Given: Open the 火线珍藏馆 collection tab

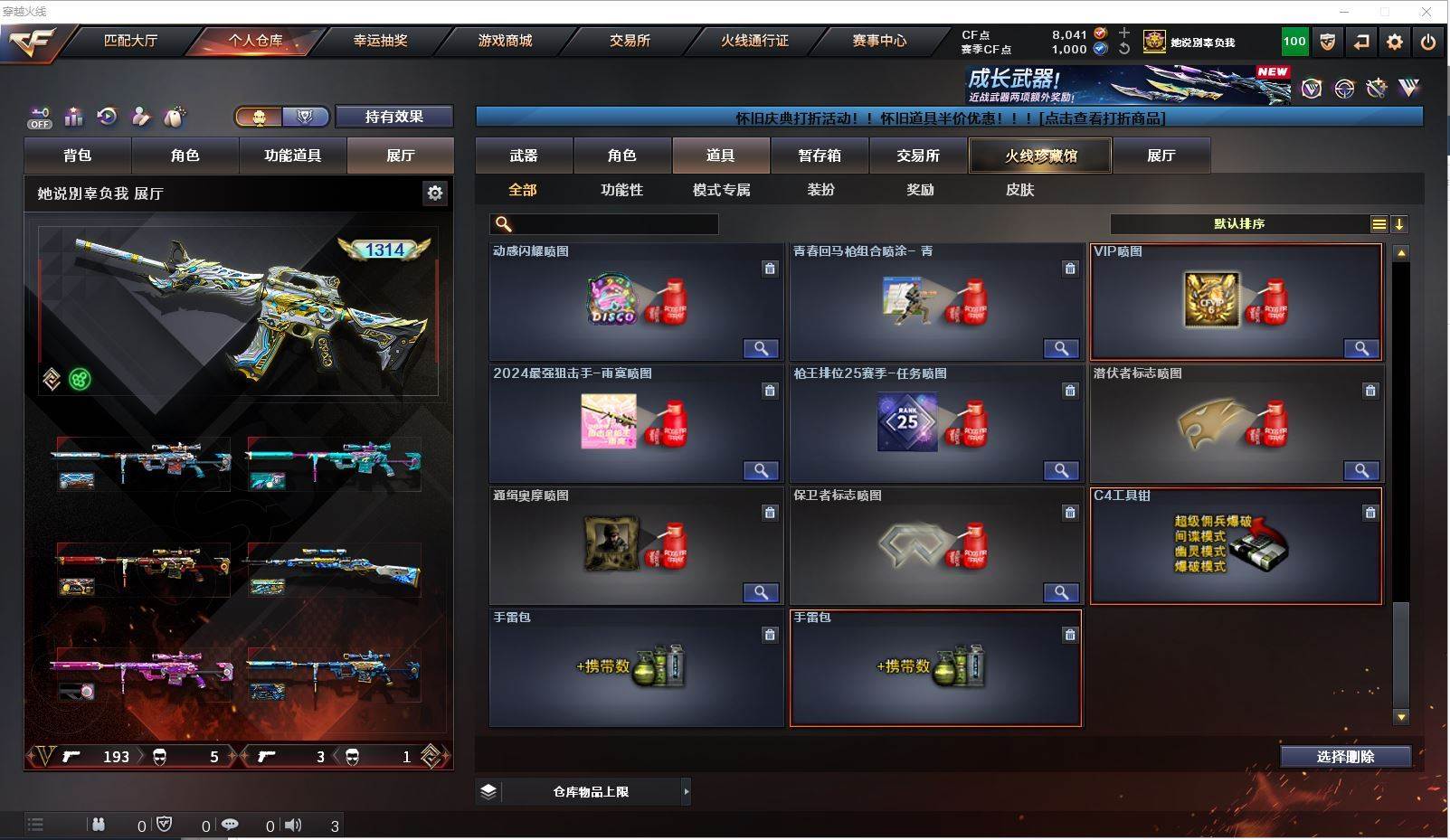Looking at the screenshot, I should pos(1040,156).
